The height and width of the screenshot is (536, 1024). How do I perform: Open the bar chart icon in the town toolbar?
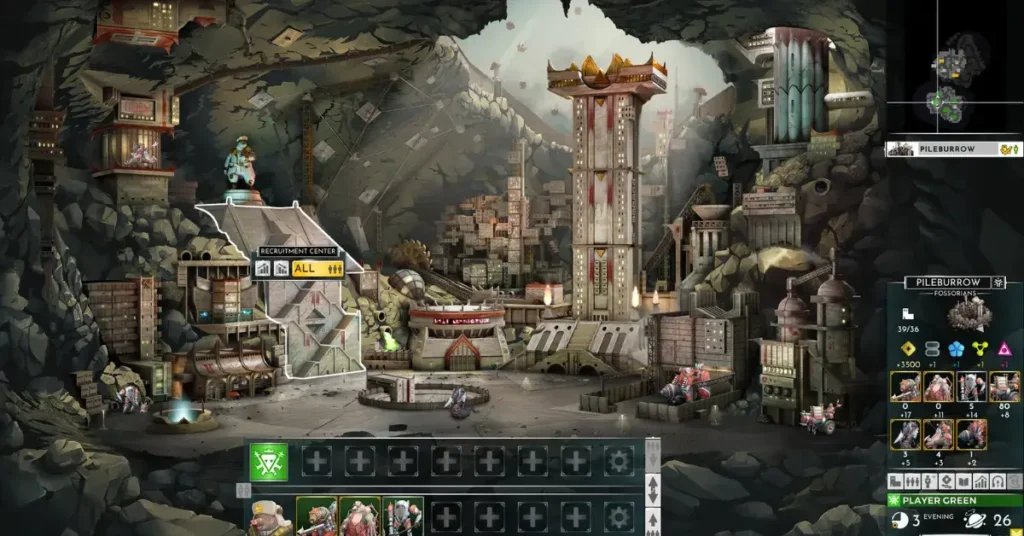(980, 482)
